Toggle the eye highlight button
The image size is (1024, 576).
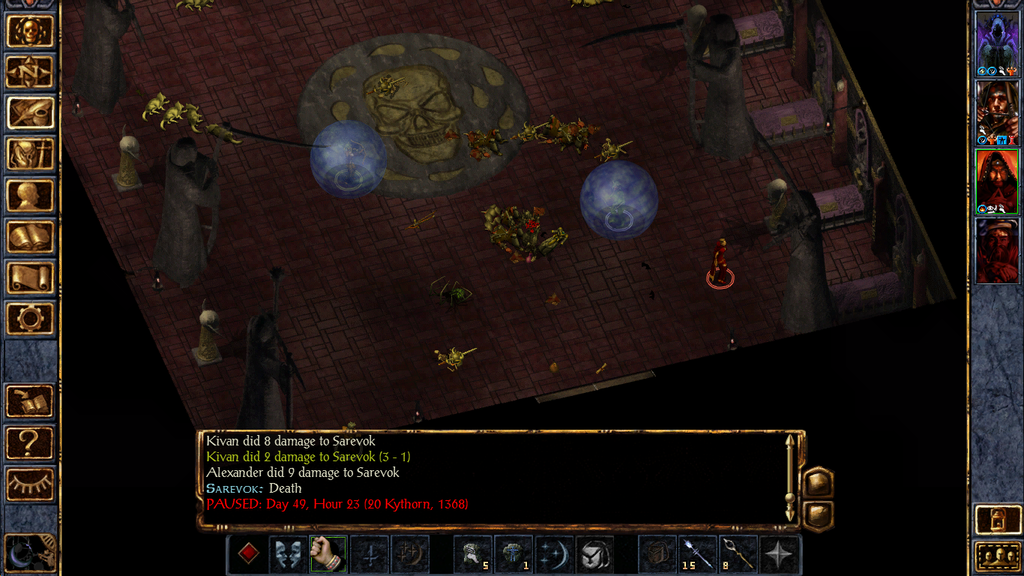[x=29, y=484]
